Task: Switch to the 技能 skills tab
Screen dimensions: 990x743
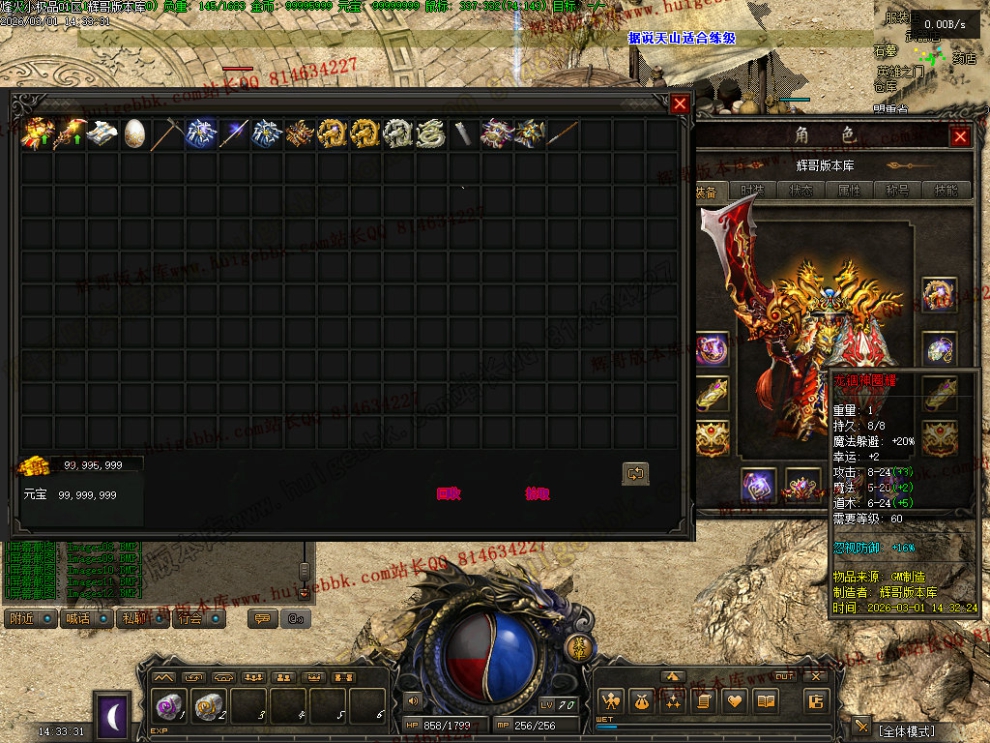Action: 943,191
